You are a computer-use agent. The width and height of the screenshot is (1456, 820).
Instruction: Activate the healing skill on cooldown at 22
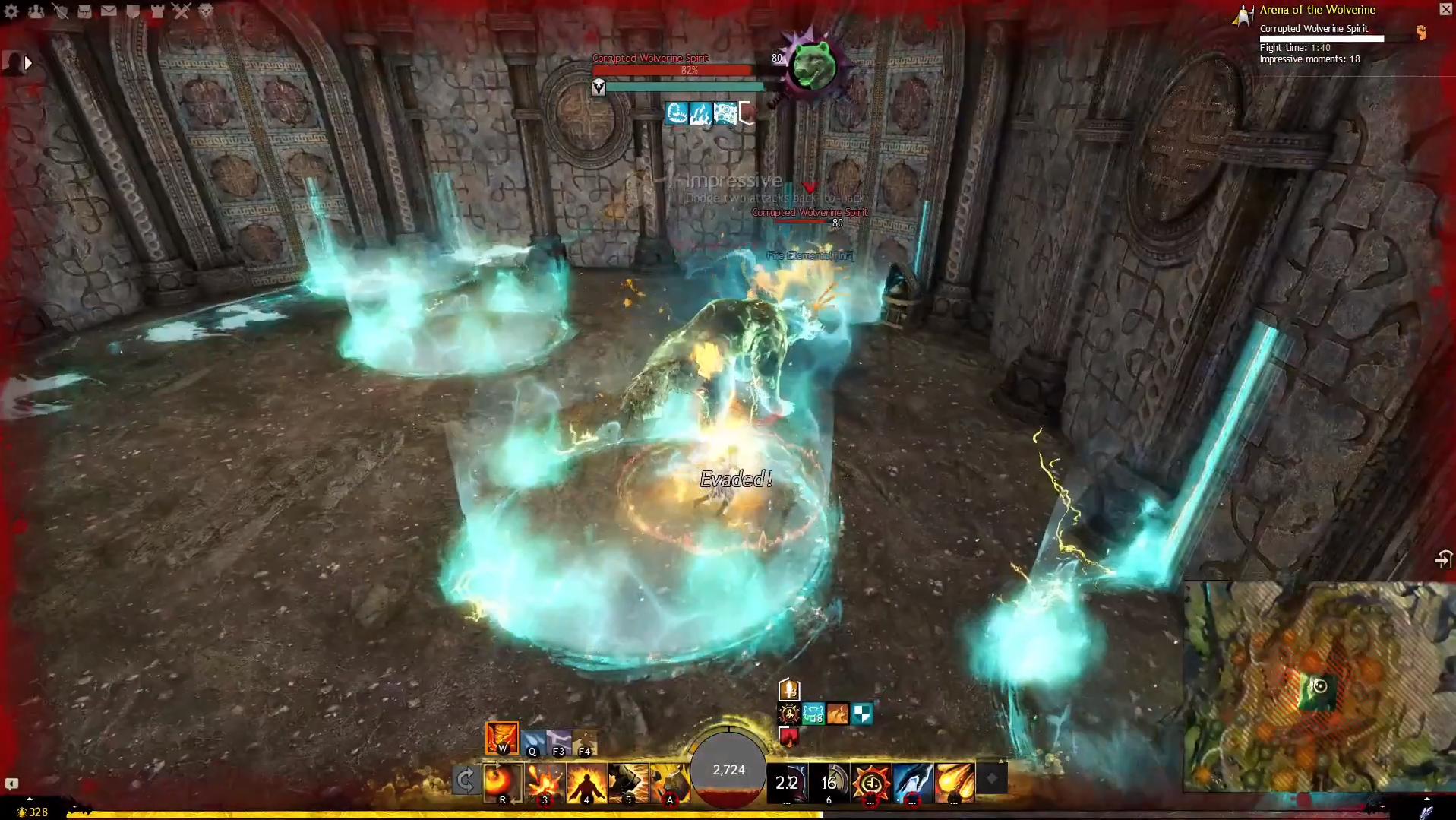coord(787,783)
